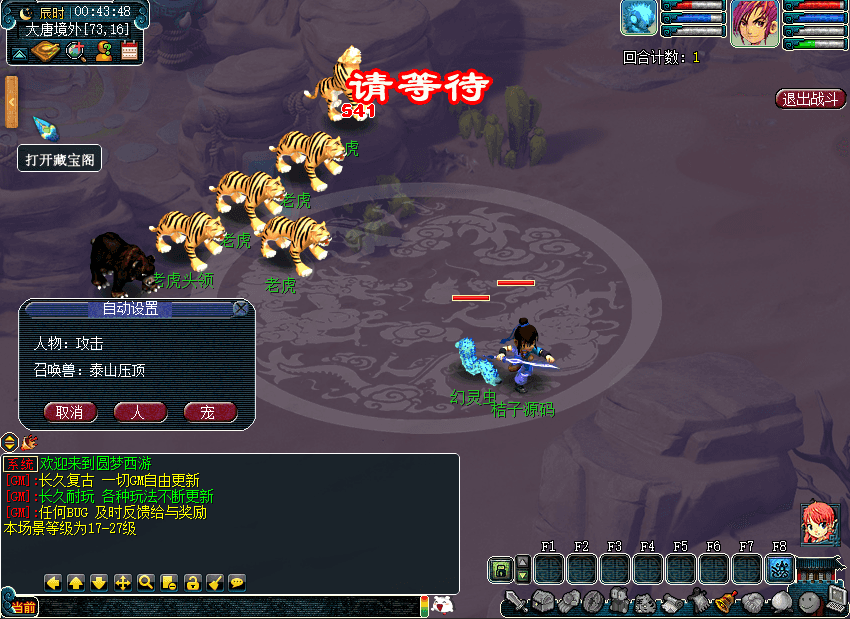
Task: Select the blue pet portrait
Action: (639, 18)
